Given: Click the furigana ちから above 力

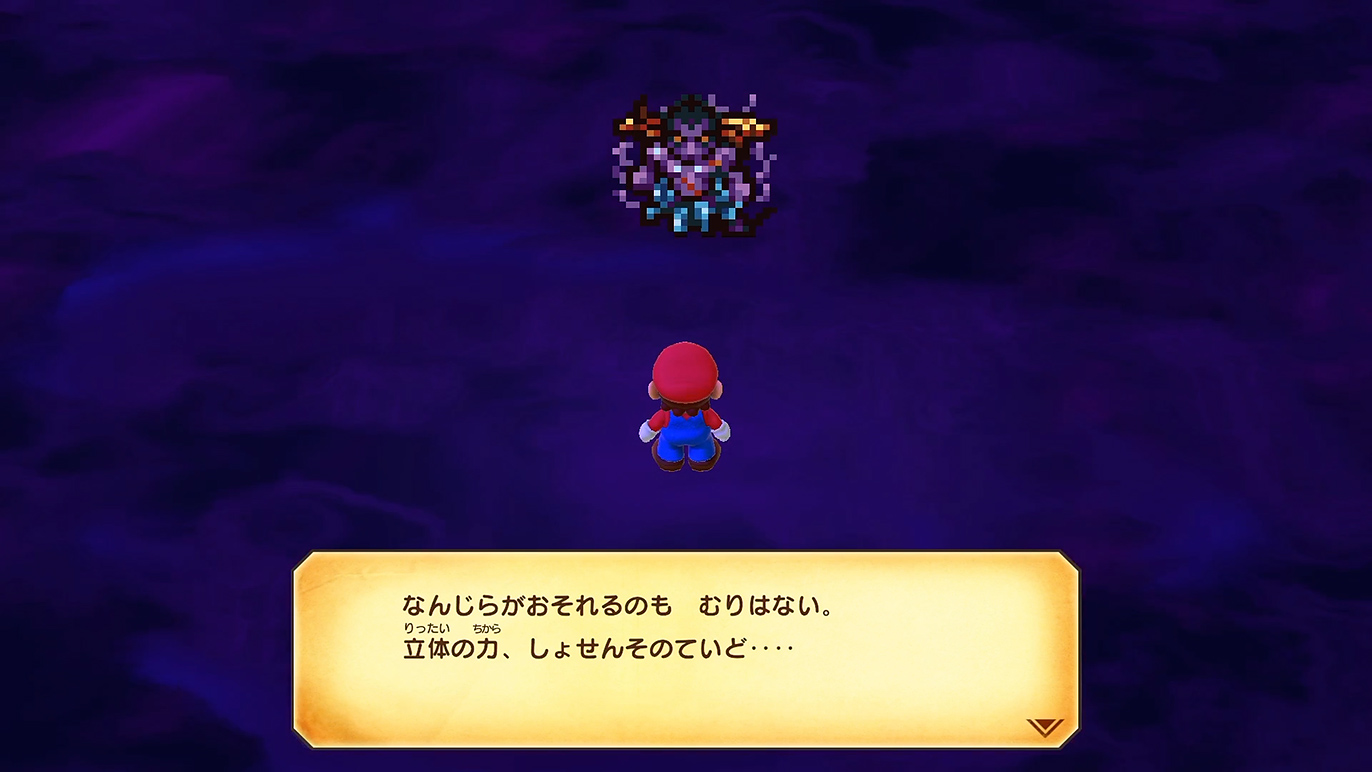Looking at the screenshot, I should pyautogui.click(x=485, y=627).
